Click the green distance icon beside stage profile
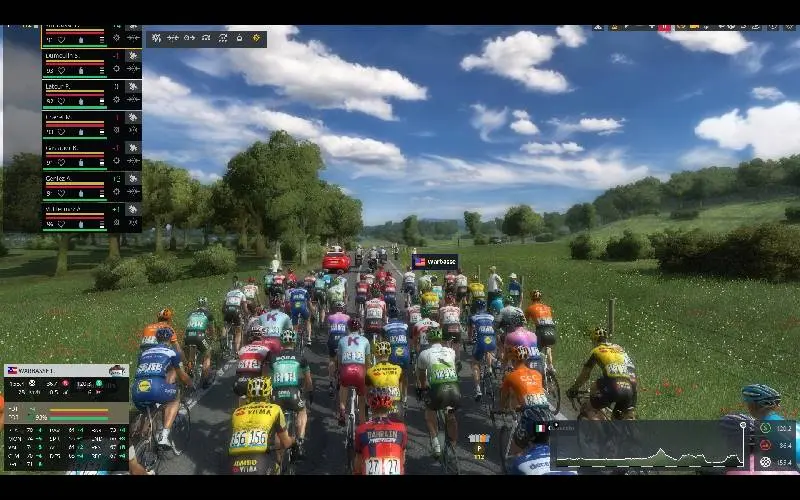The height and width of the screenshot is (500, 800). [x=765, y=427]
